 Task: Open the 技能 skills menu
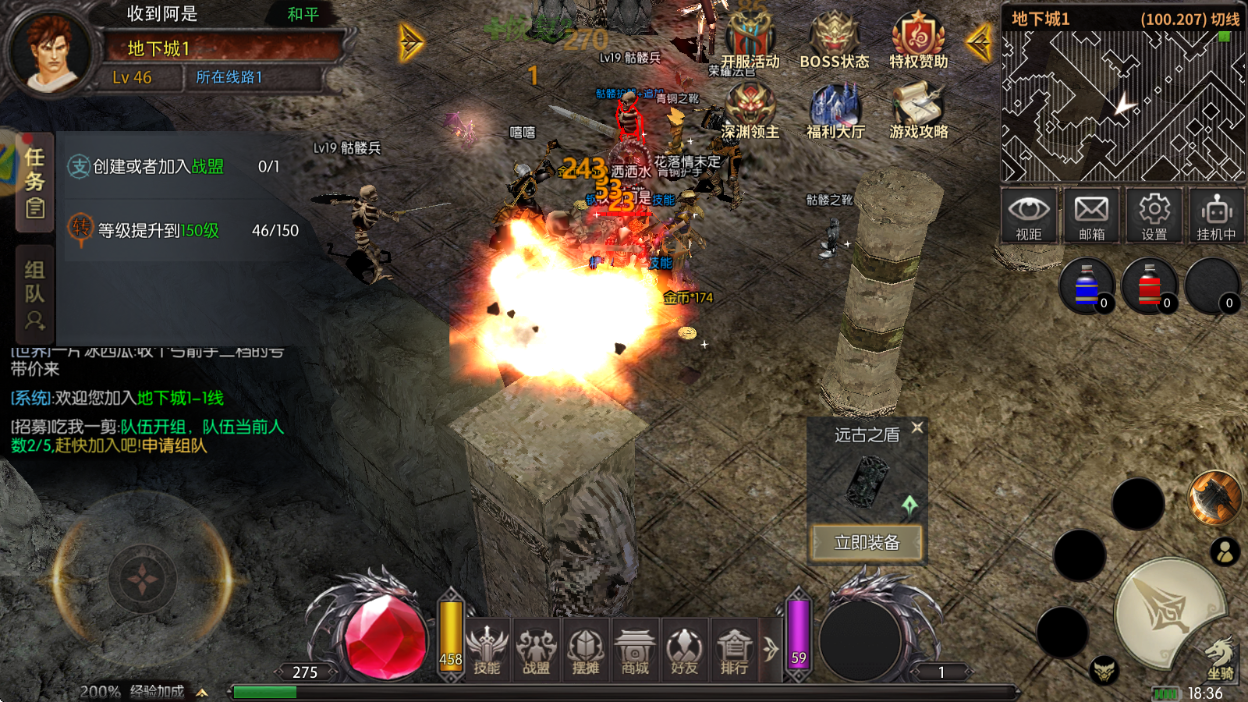pos(487,648)
